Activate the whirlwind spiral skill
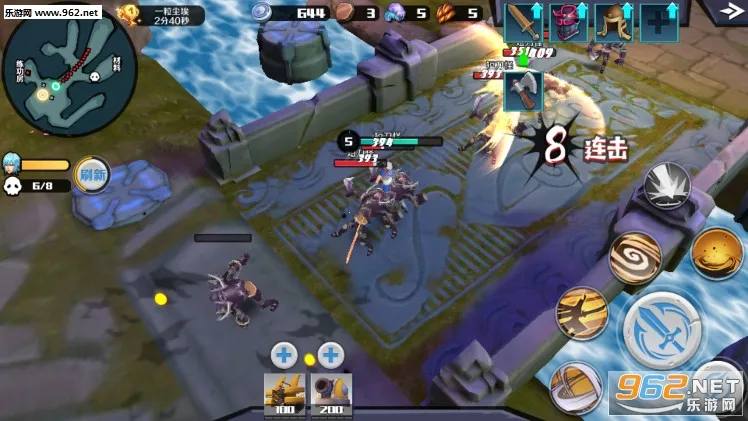Screen dimensions: 748x421 click(x=635, y=258)
